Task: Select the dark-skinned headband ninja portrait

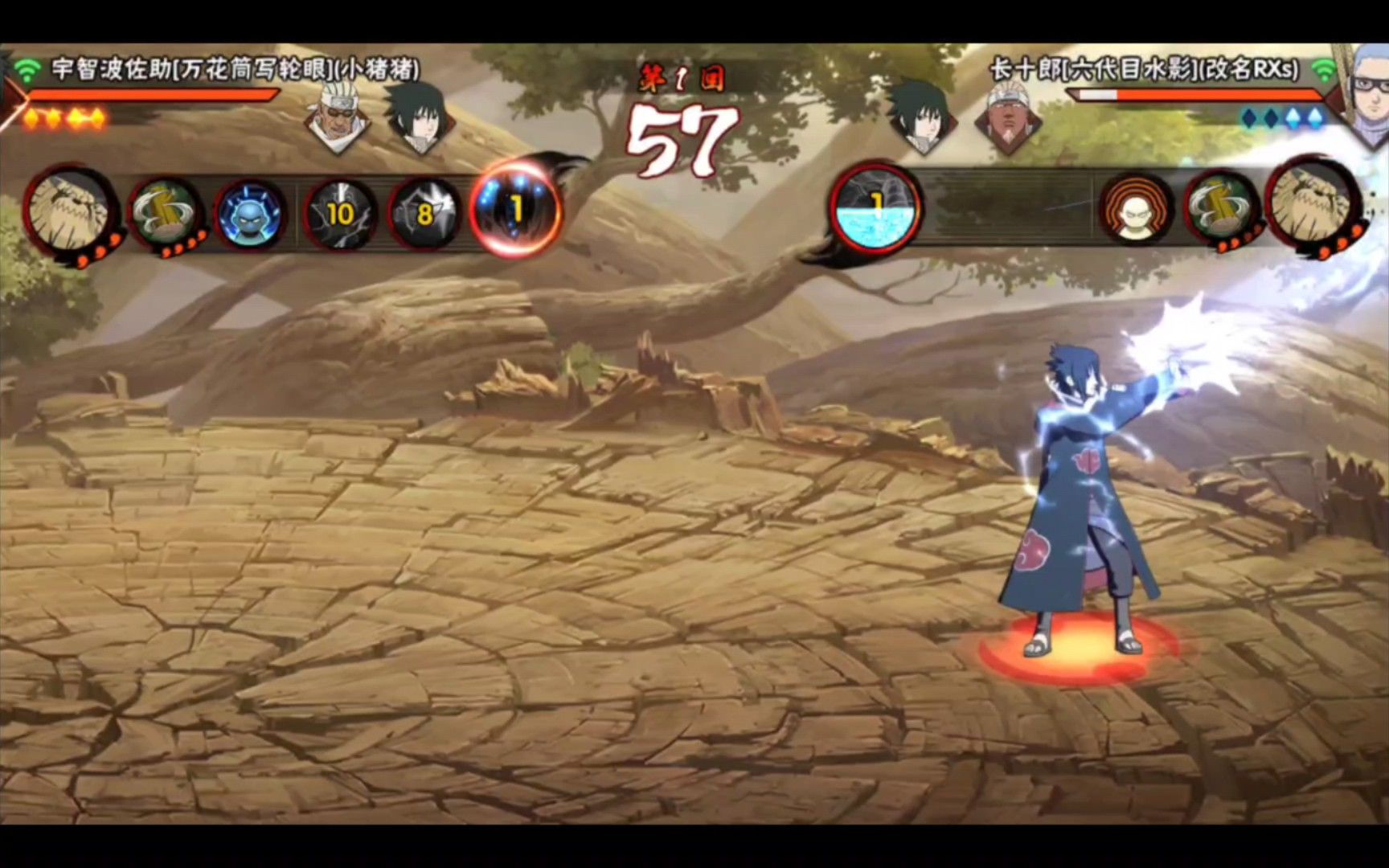Action: [x=1008, y=119]
